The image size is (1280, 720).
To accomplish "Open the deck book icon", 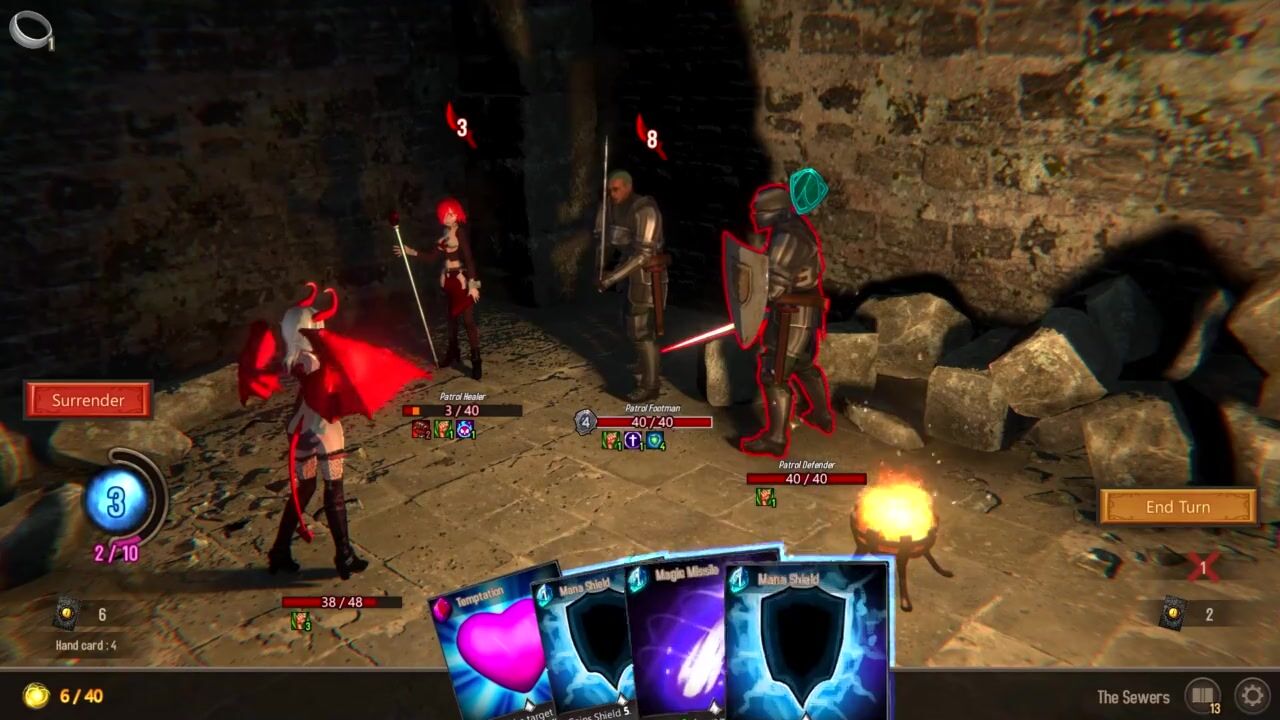I will [x=1202, y=696].
